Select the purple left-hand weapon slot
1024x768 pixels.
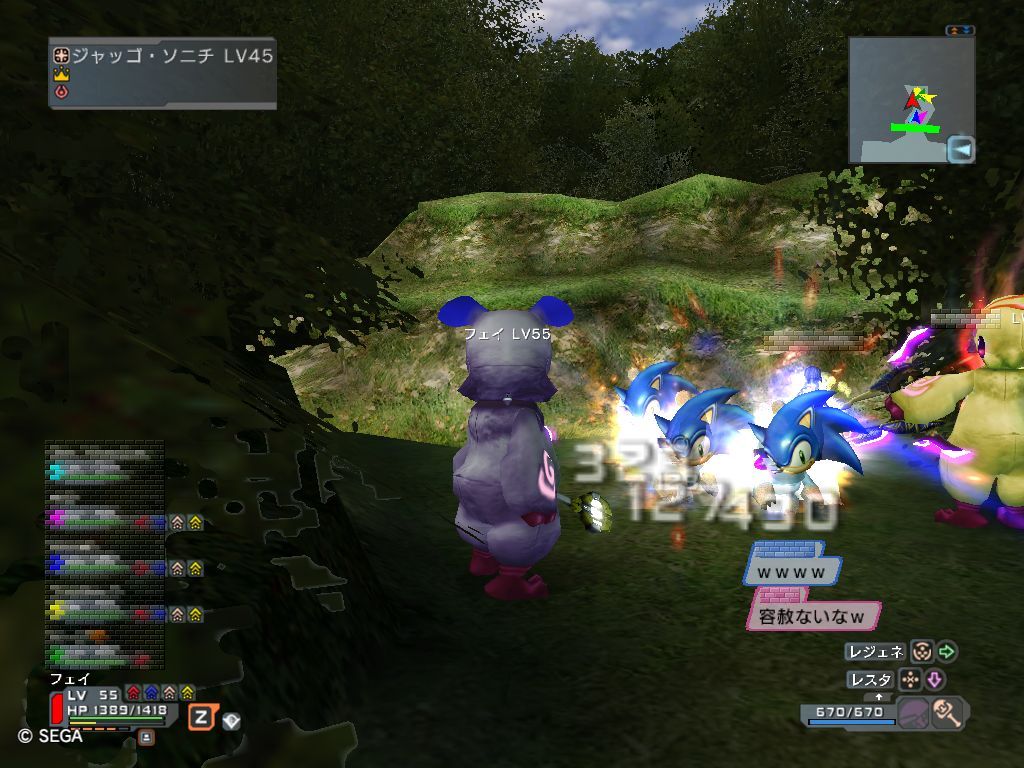912,714
